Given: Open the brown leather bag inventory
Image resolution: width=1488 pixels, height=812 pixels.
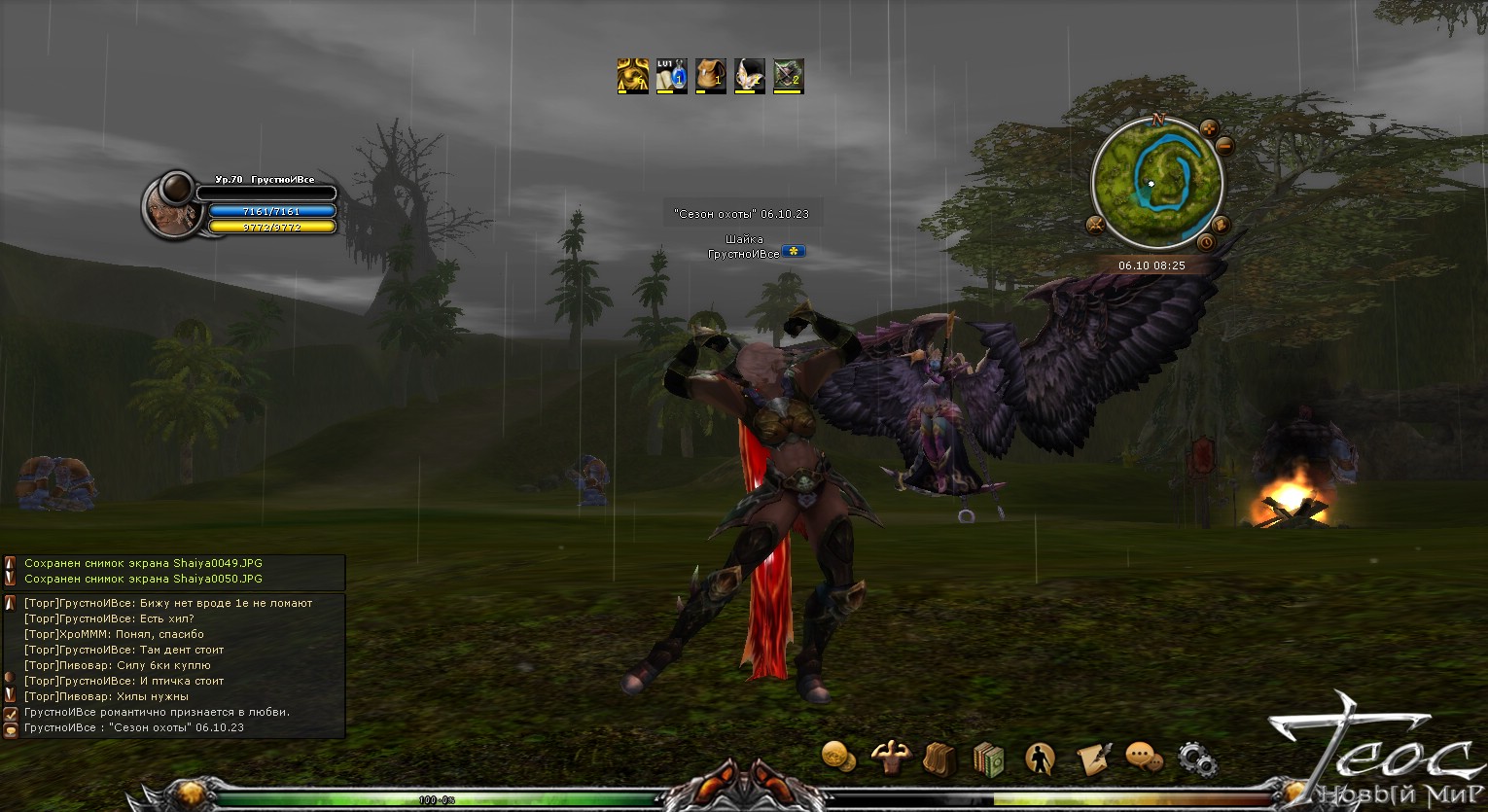Looking at the screenshot, I should (939, 759).
